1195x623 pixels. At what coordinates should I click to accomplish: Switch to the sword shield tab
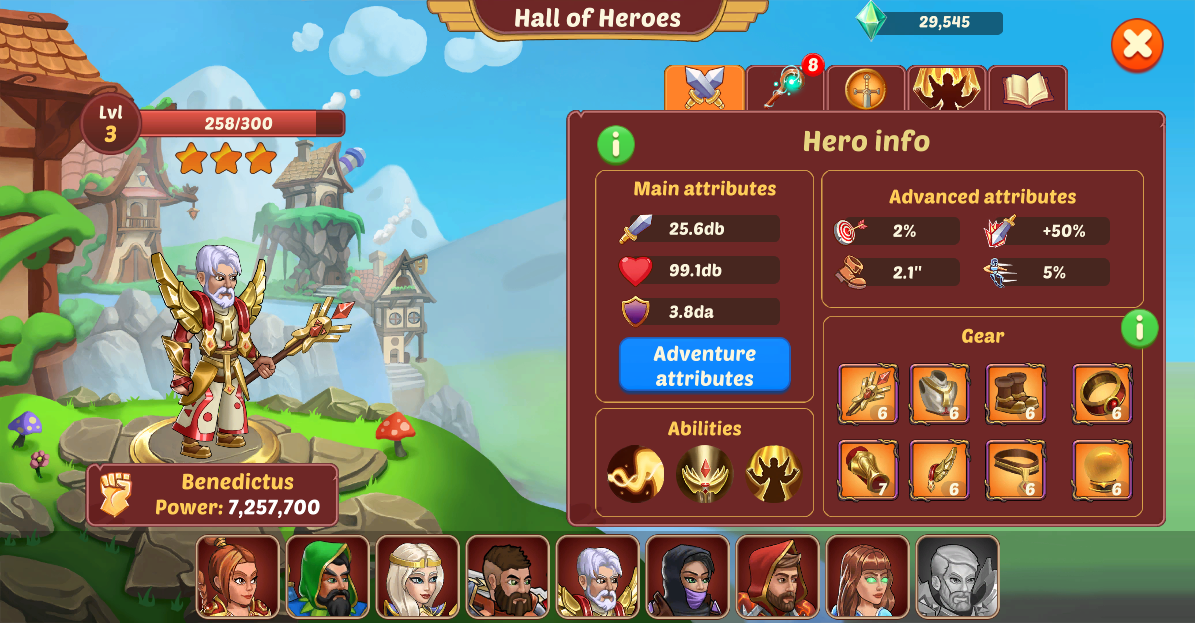[x=866, y=90]
